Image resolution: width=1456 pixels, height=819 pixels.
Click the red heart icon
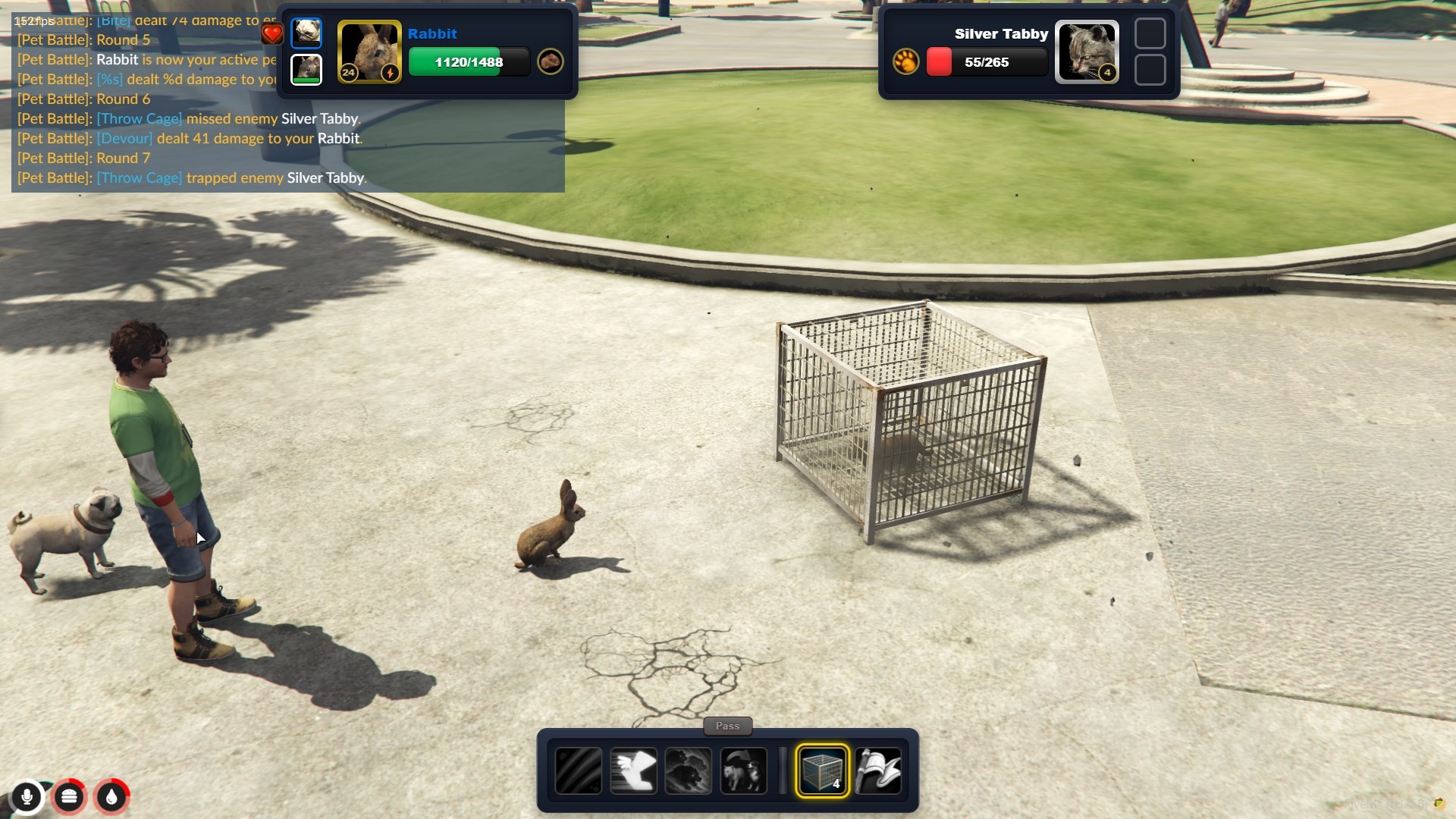pyautogui.click(x=271, y=33)
